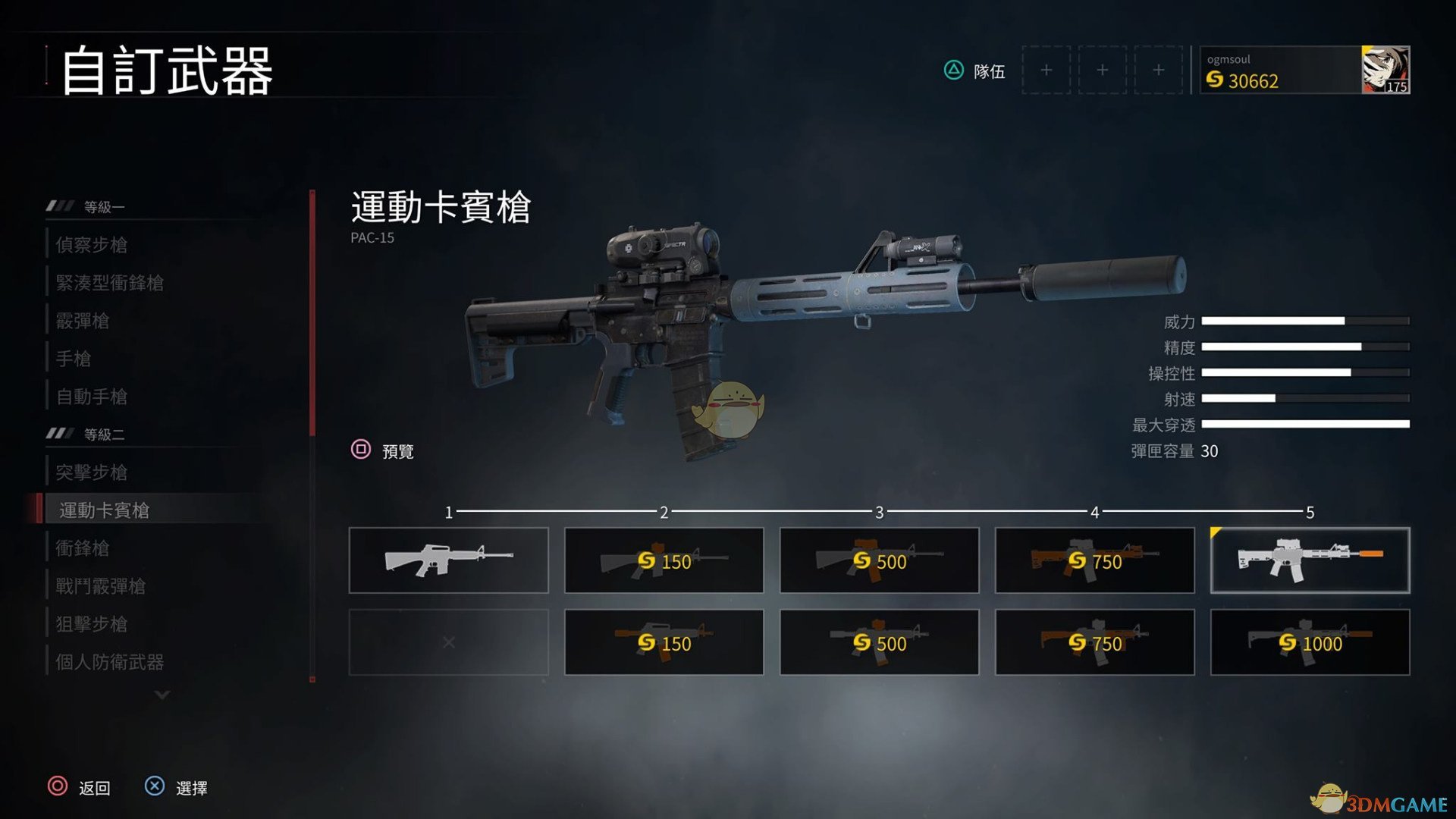Select the base white rifle upgrade tile
1456x819 pixels.
448,560
